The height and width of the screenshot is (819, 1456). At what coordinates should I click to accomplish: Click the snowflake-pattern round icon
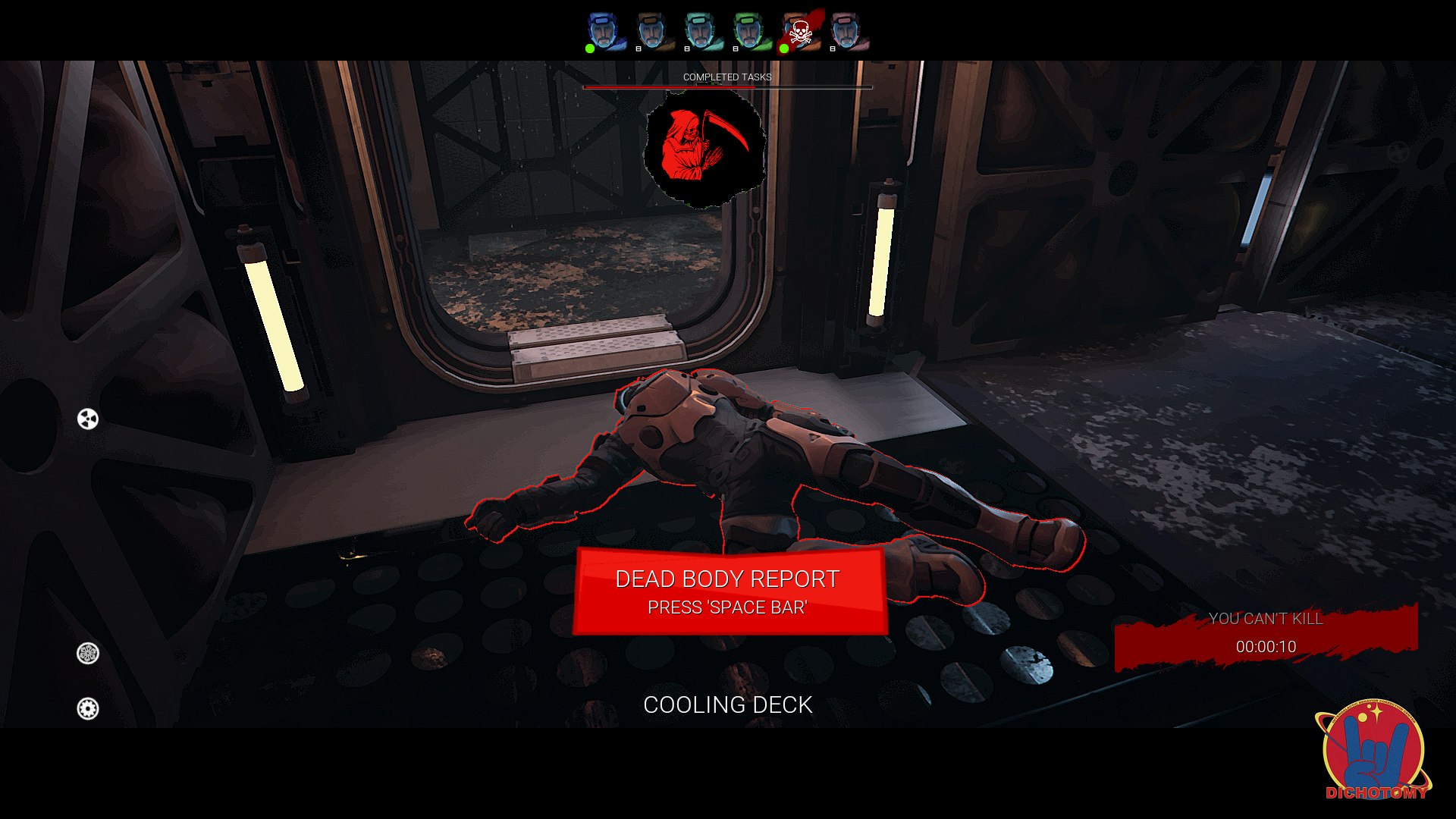click(x=88, y=653)
